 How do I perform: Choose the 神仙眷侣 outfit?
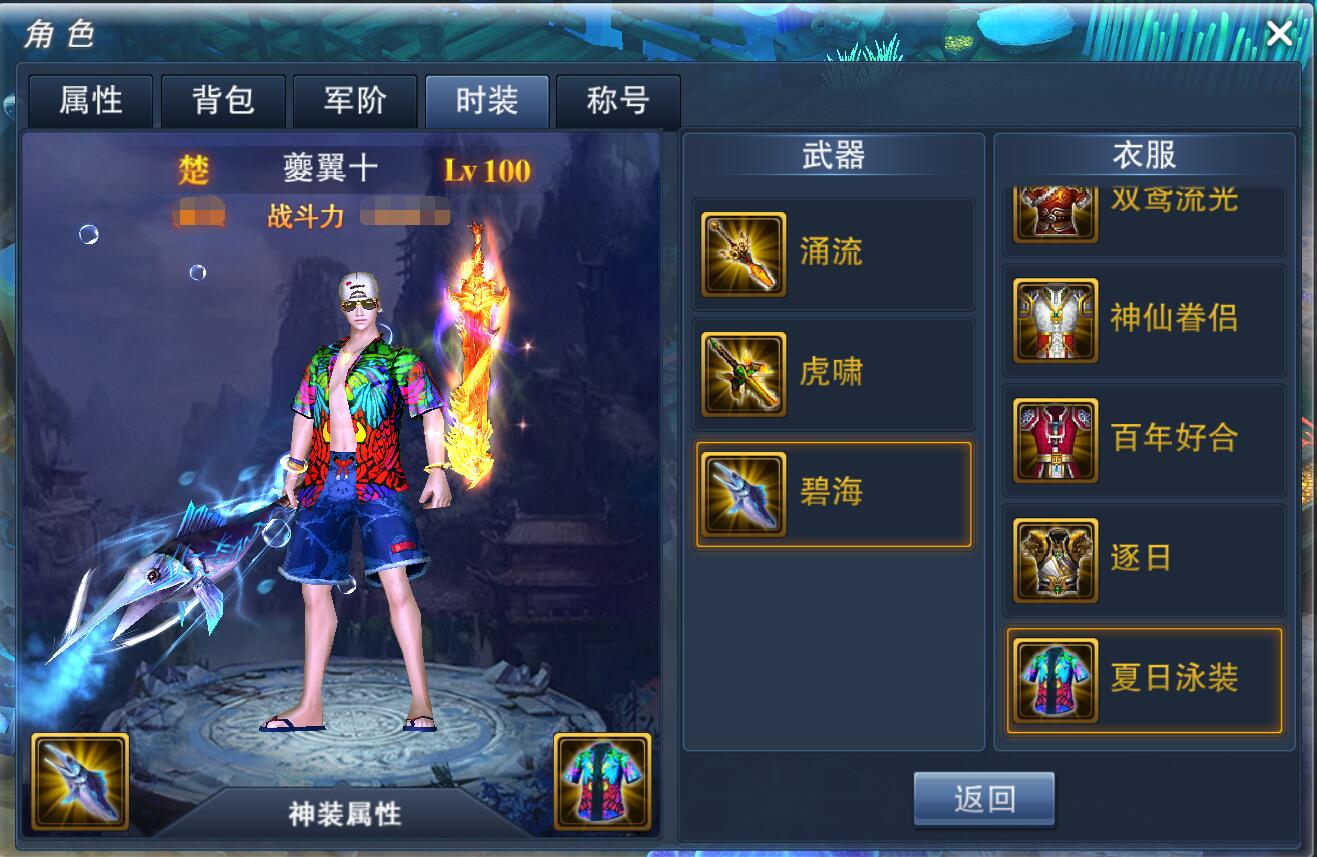tap(1144, 320)
